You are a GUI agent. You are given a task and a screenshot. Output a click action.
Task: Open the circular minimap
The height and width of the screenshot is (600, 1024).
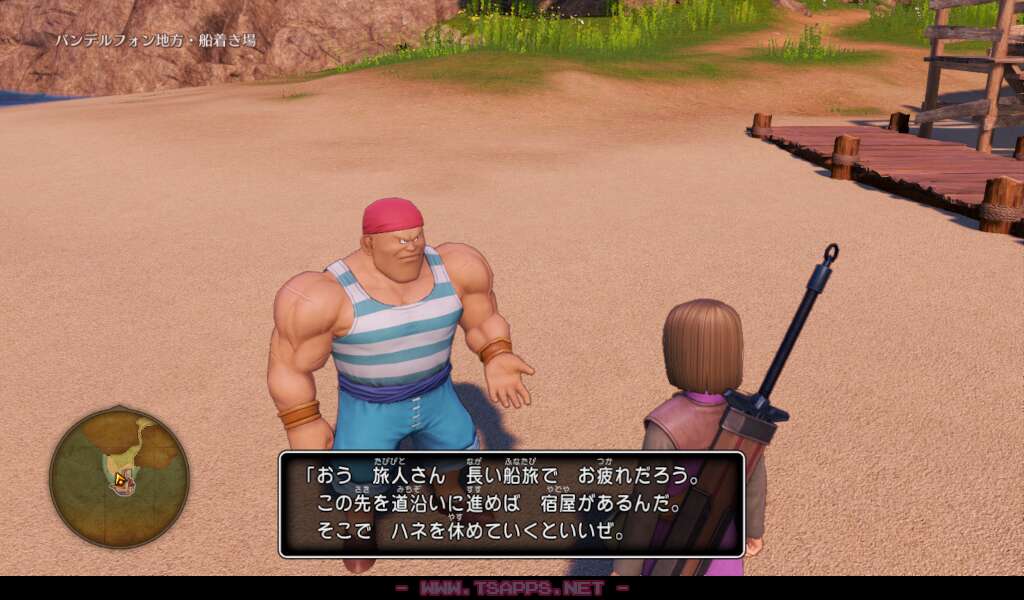[x=119, y=477]
